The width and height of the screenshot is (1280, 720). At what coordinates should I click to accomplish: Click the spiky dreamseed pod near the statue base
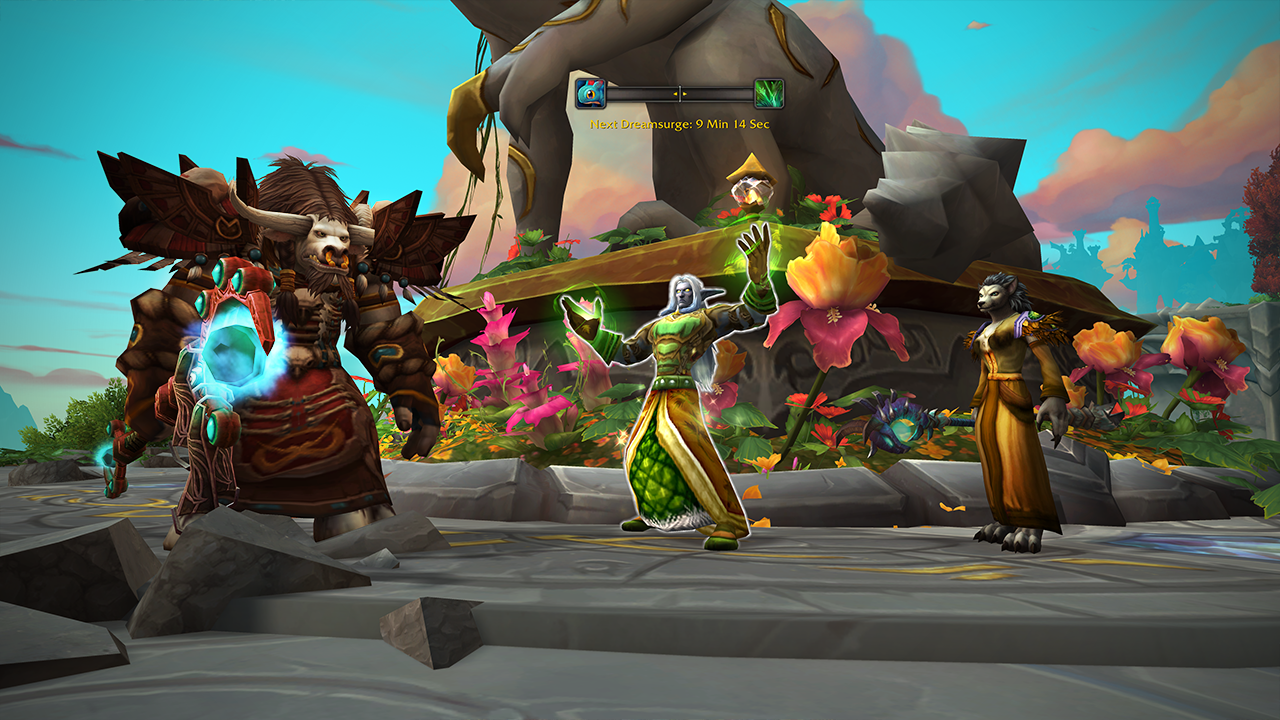pos(900,425)
